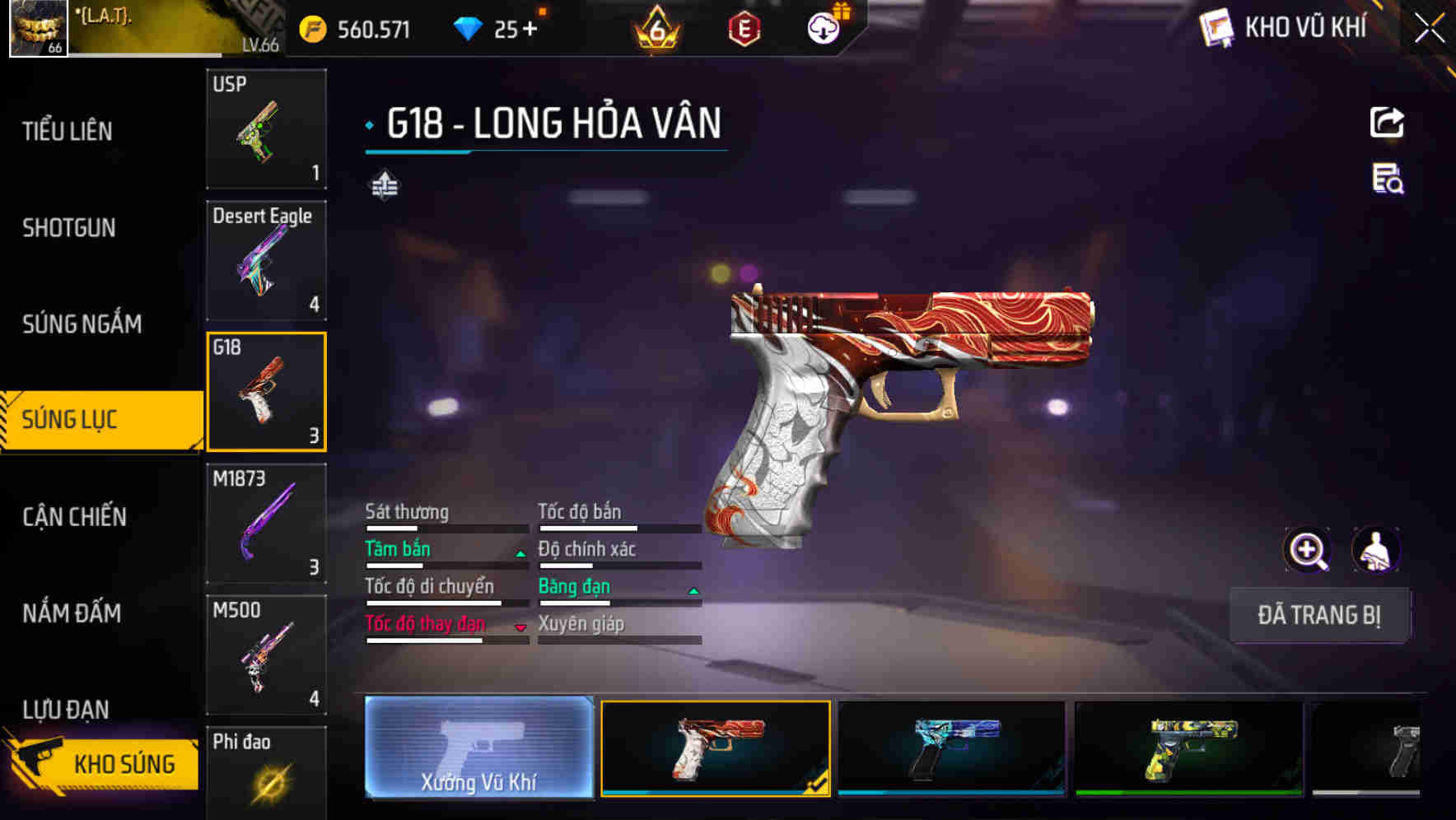Share the weapon skin
The image size is (1456, 820).
tap(1387, 123)
